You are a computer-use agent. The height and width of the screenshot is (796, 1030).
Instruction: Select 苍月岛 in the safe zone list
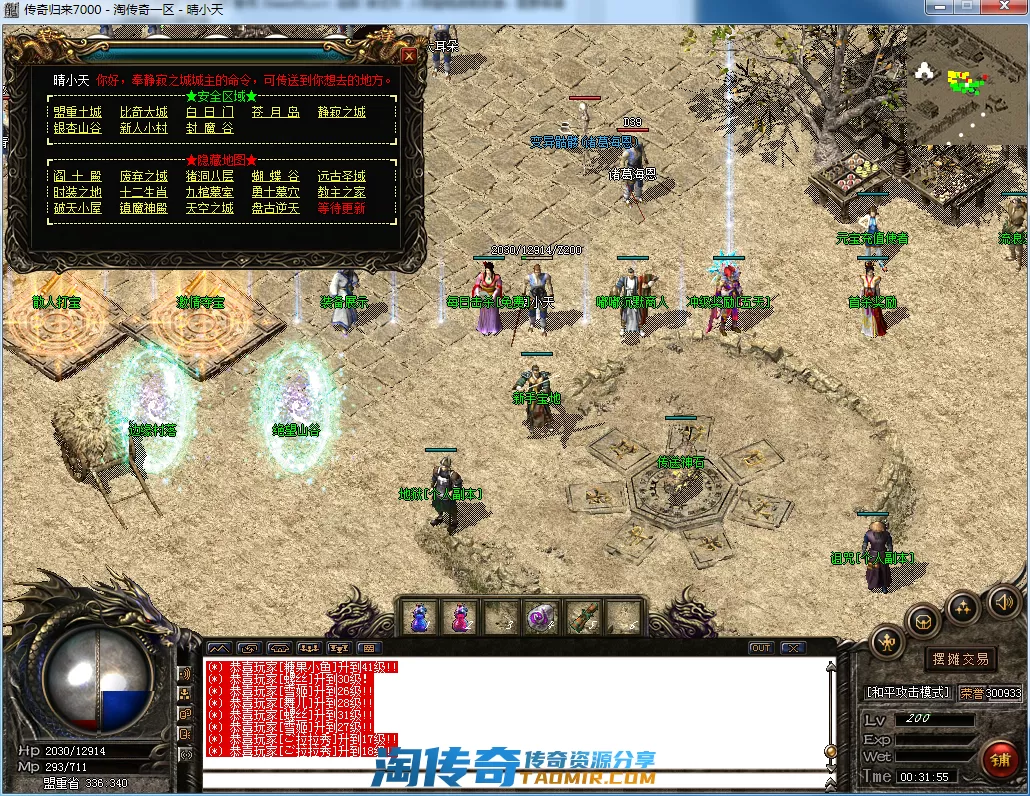pos(275,112)
